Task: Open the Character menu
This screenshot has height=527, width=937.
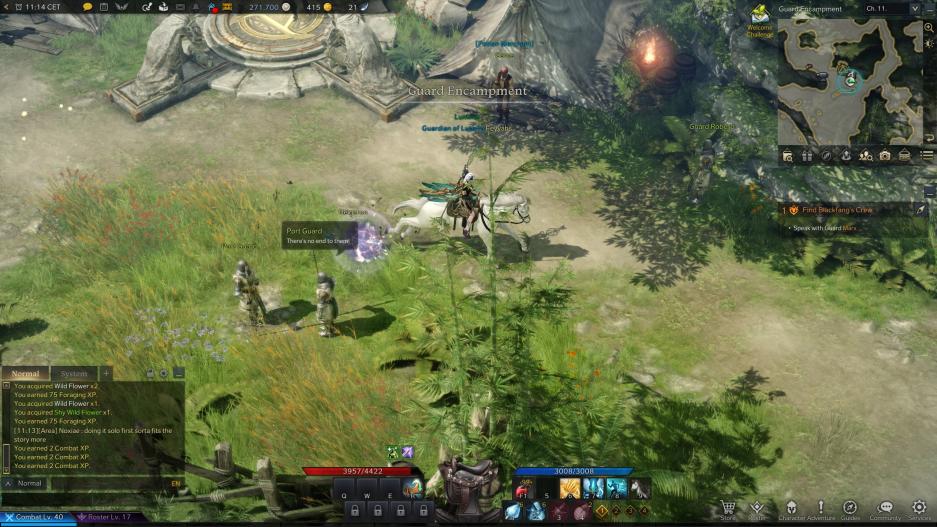Action: (x=791, y=508)
